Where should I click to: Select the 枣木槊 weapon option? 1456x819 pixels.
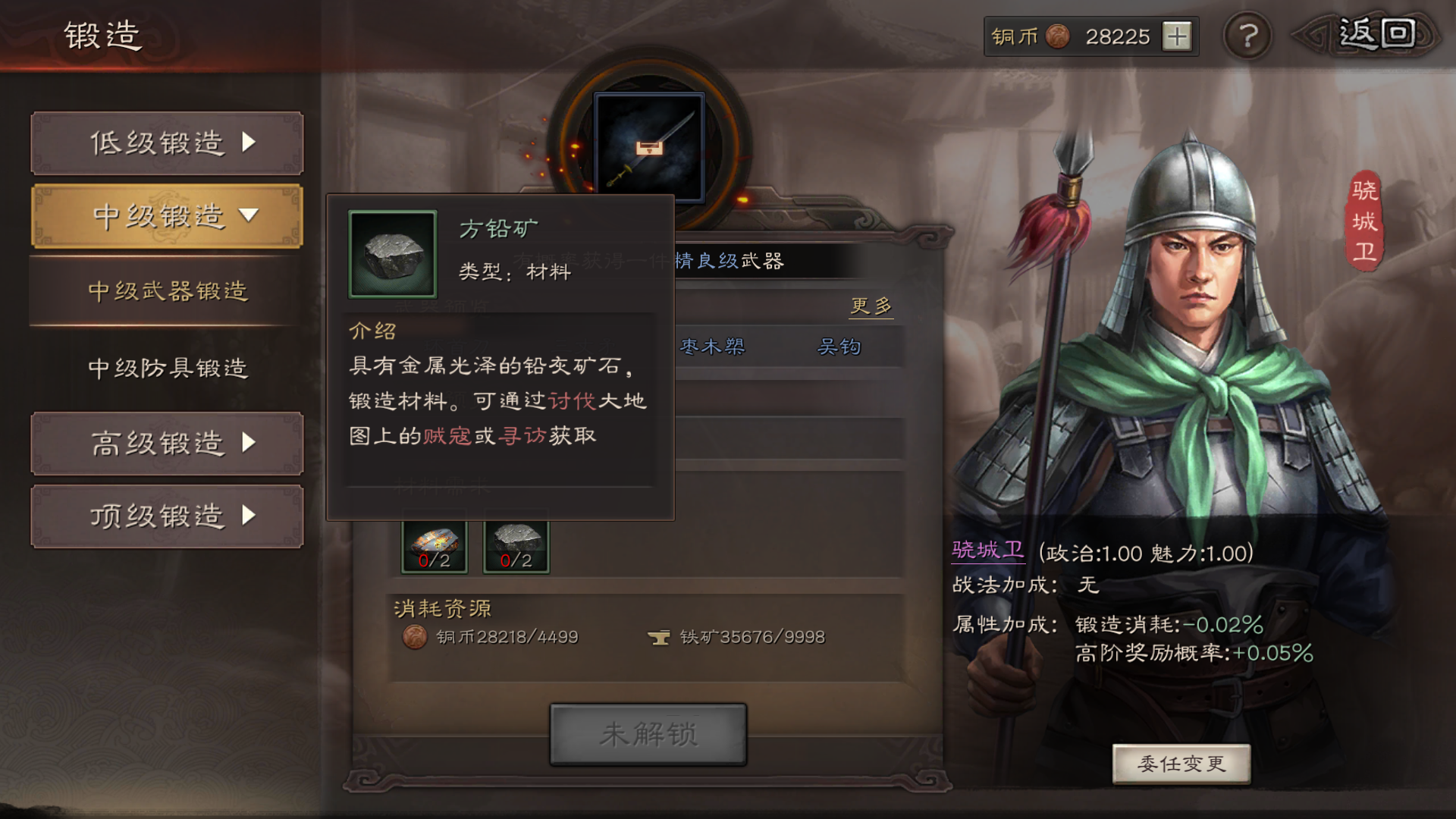coord(711,347)
